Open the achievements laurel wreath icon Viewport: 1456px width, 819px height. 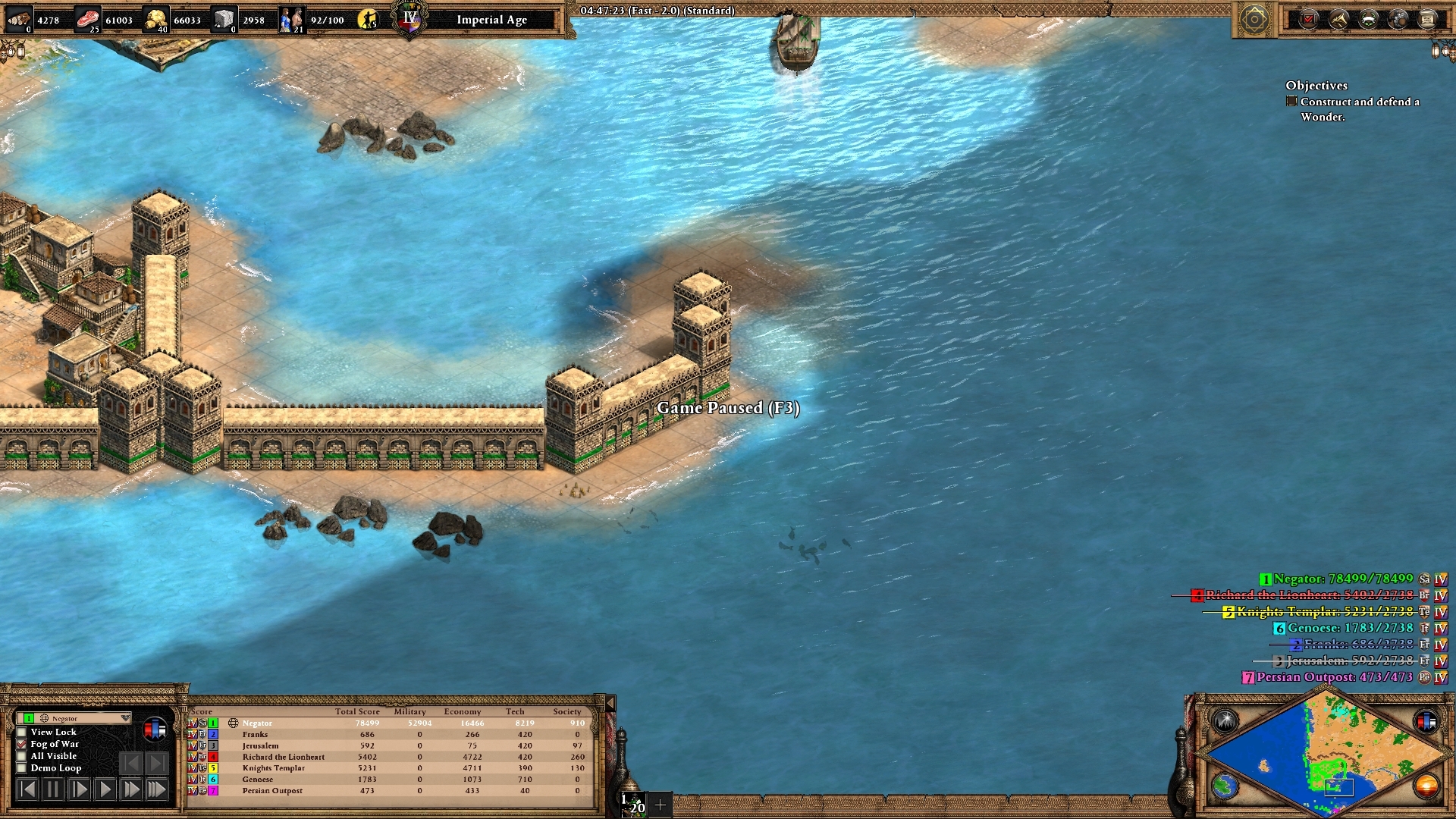point(1369,19)
